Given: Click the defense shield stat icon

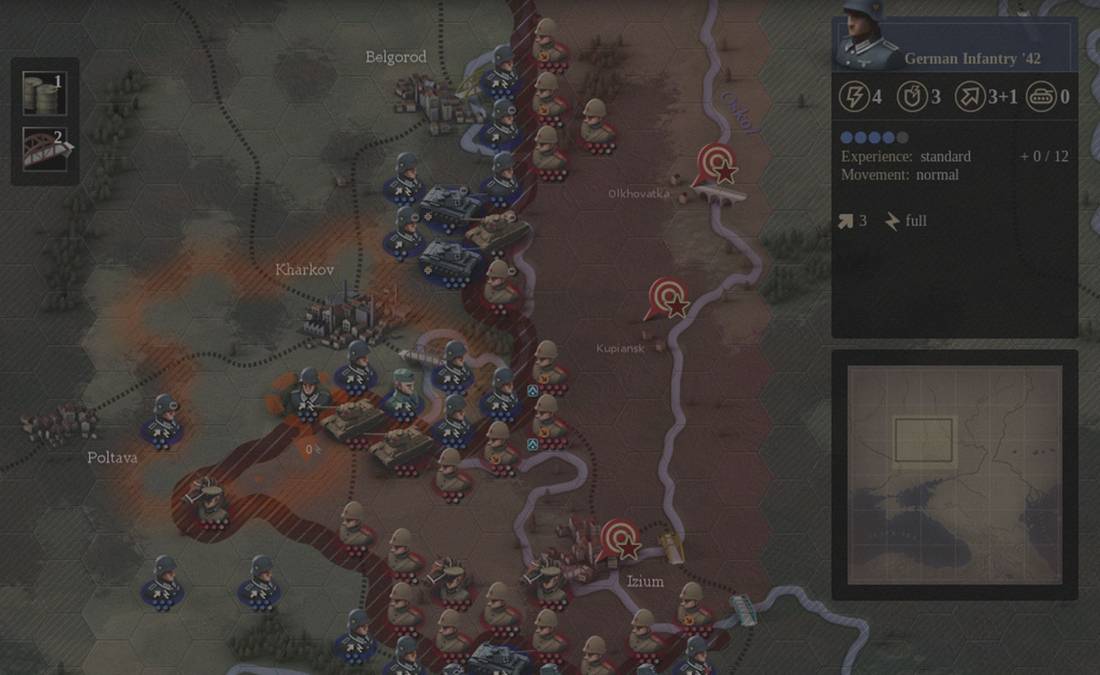Looking at the screenshot, I should [911, 97].
